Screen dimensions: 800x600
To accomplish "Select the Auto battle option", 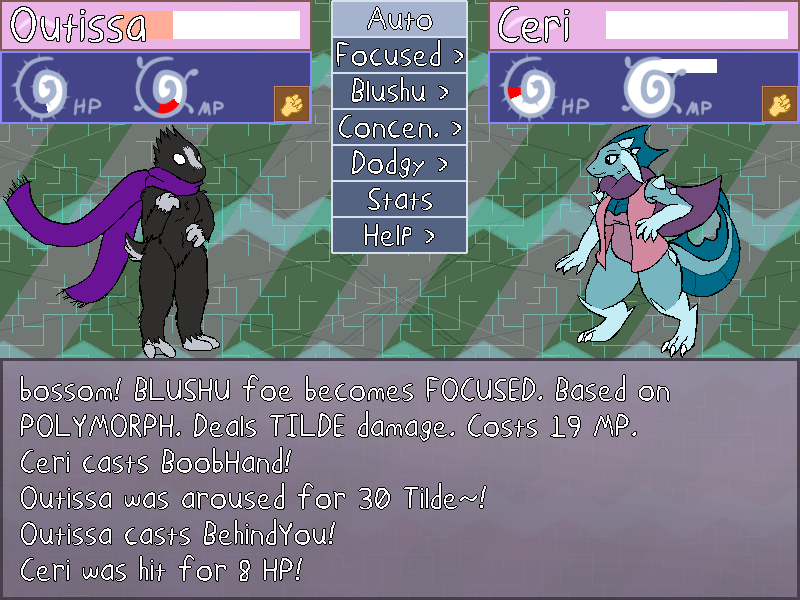I will click(399, 19).
